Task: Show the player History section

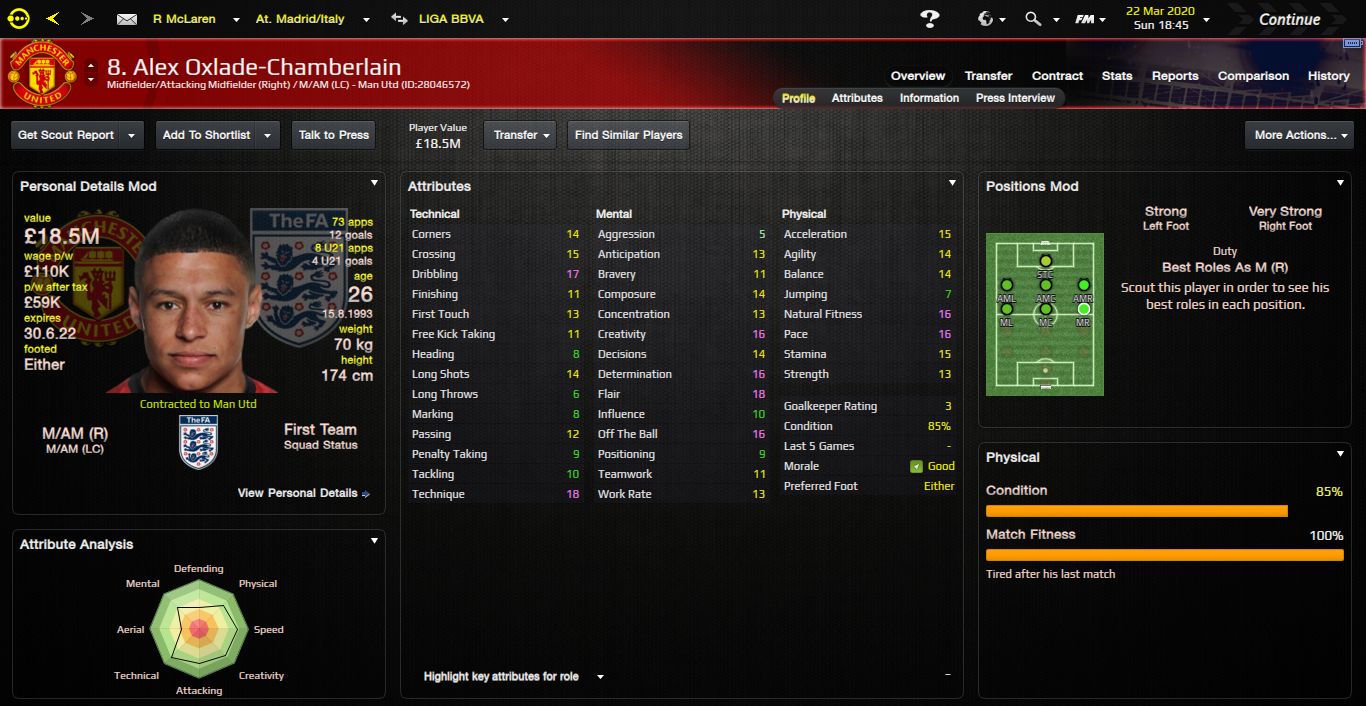Action: click(1328, 76)
